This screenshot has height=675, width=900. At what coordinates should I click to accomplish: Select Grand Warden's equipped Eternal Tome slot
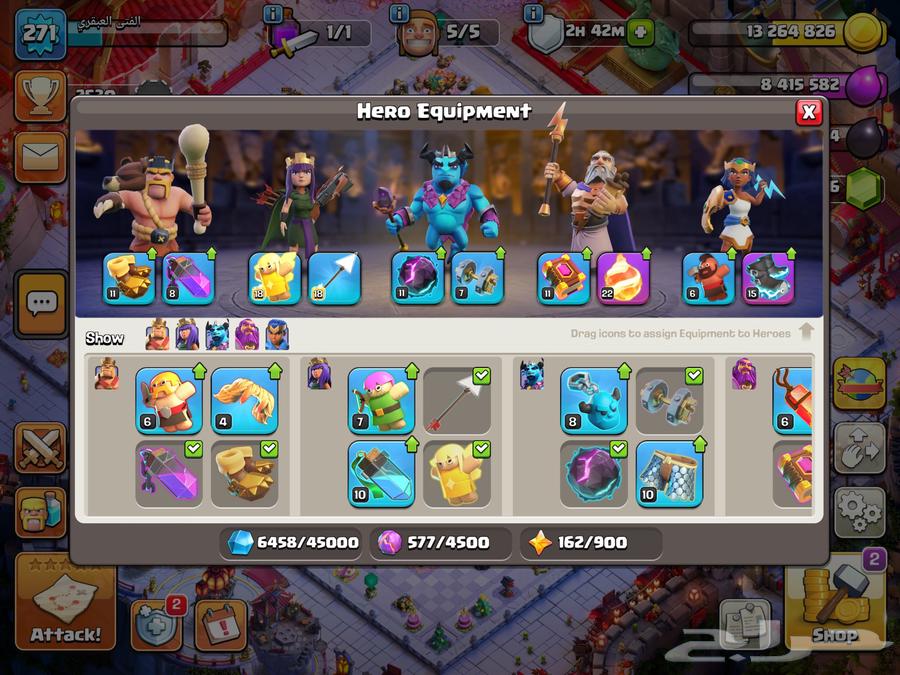pos(563,278)
